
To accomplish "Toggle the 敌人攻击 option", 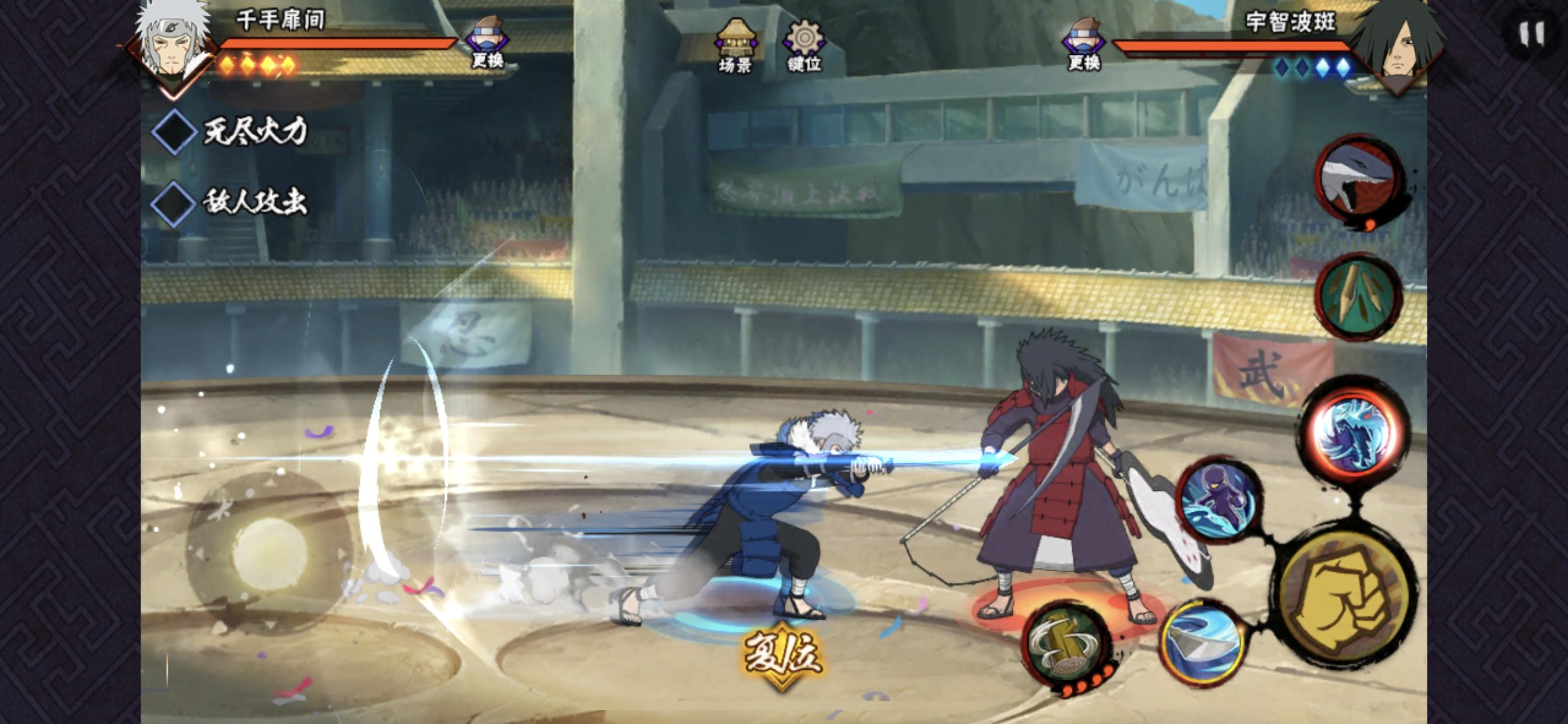I will pyautogui.click(x=173, y=203).
